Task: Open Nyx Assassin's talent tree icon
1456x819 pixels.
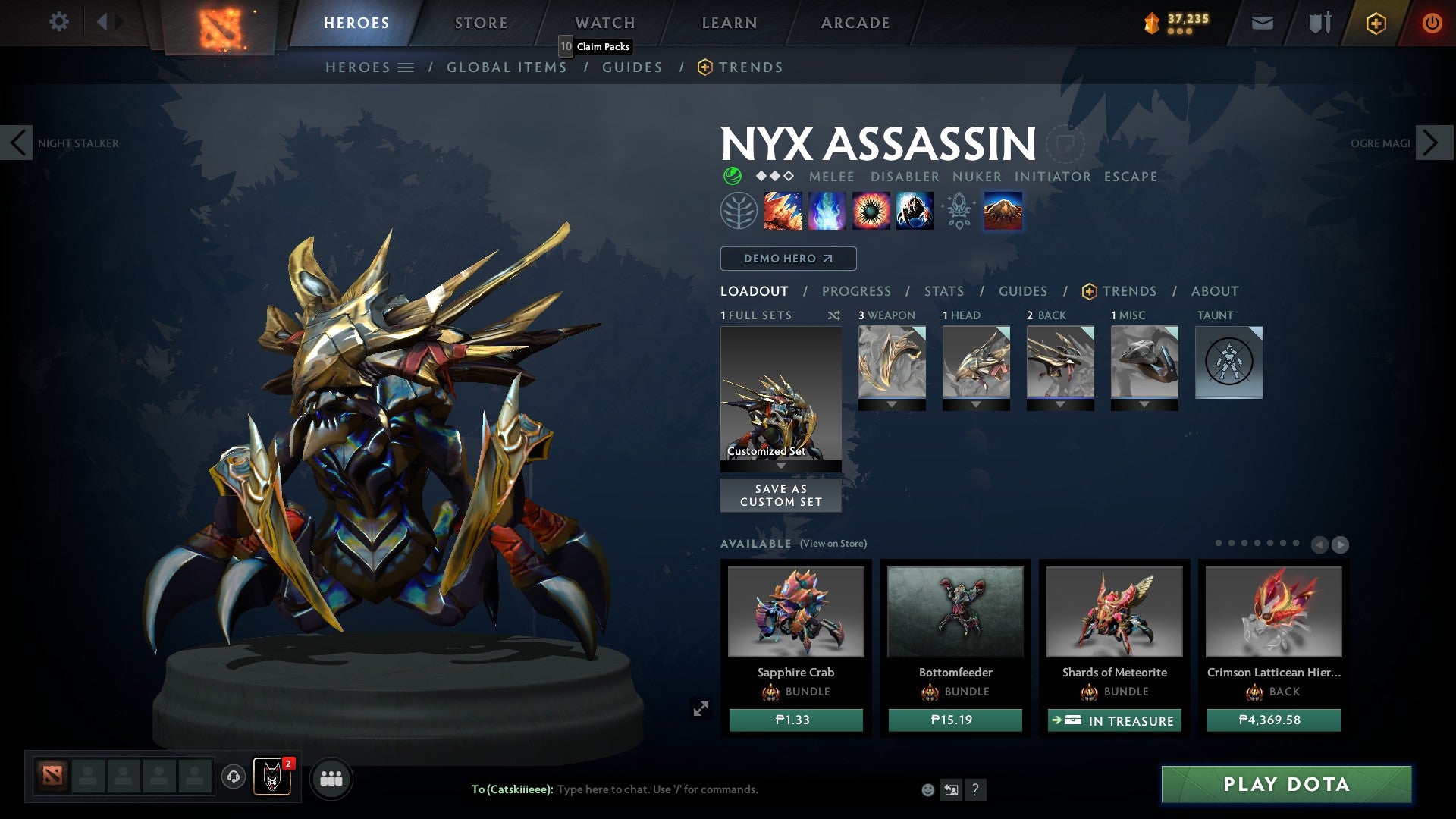Action: (x=737, y=211)
